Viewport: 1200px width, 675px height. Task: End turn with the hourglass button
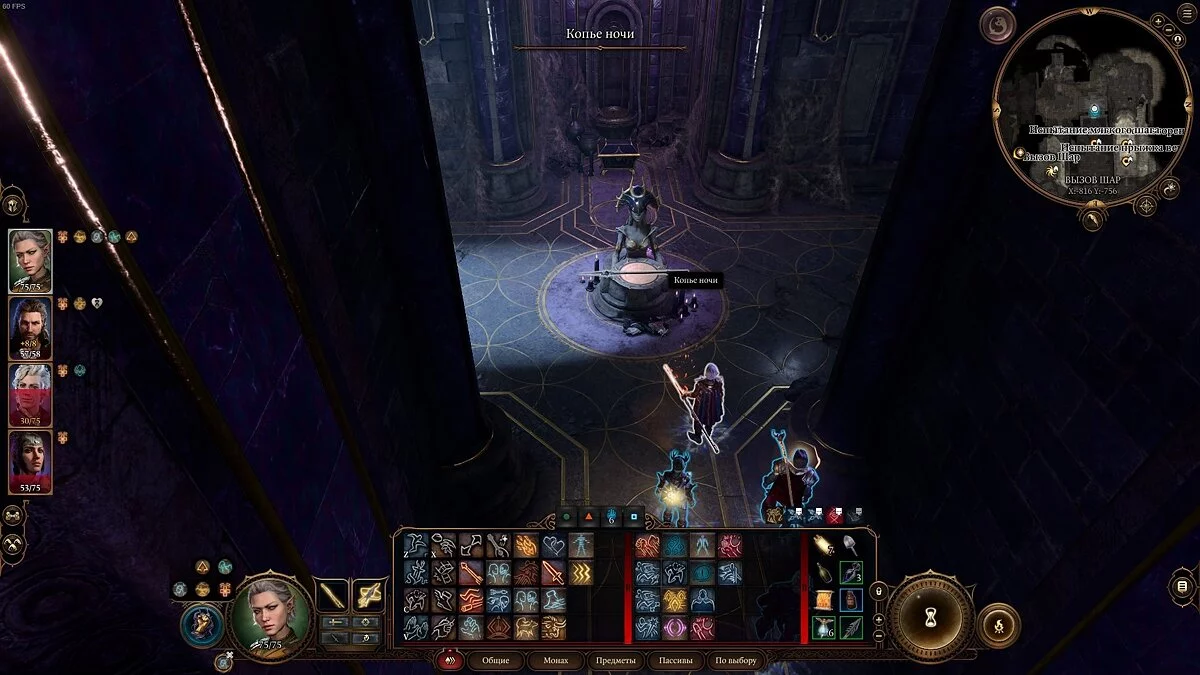tap(930, 618)
